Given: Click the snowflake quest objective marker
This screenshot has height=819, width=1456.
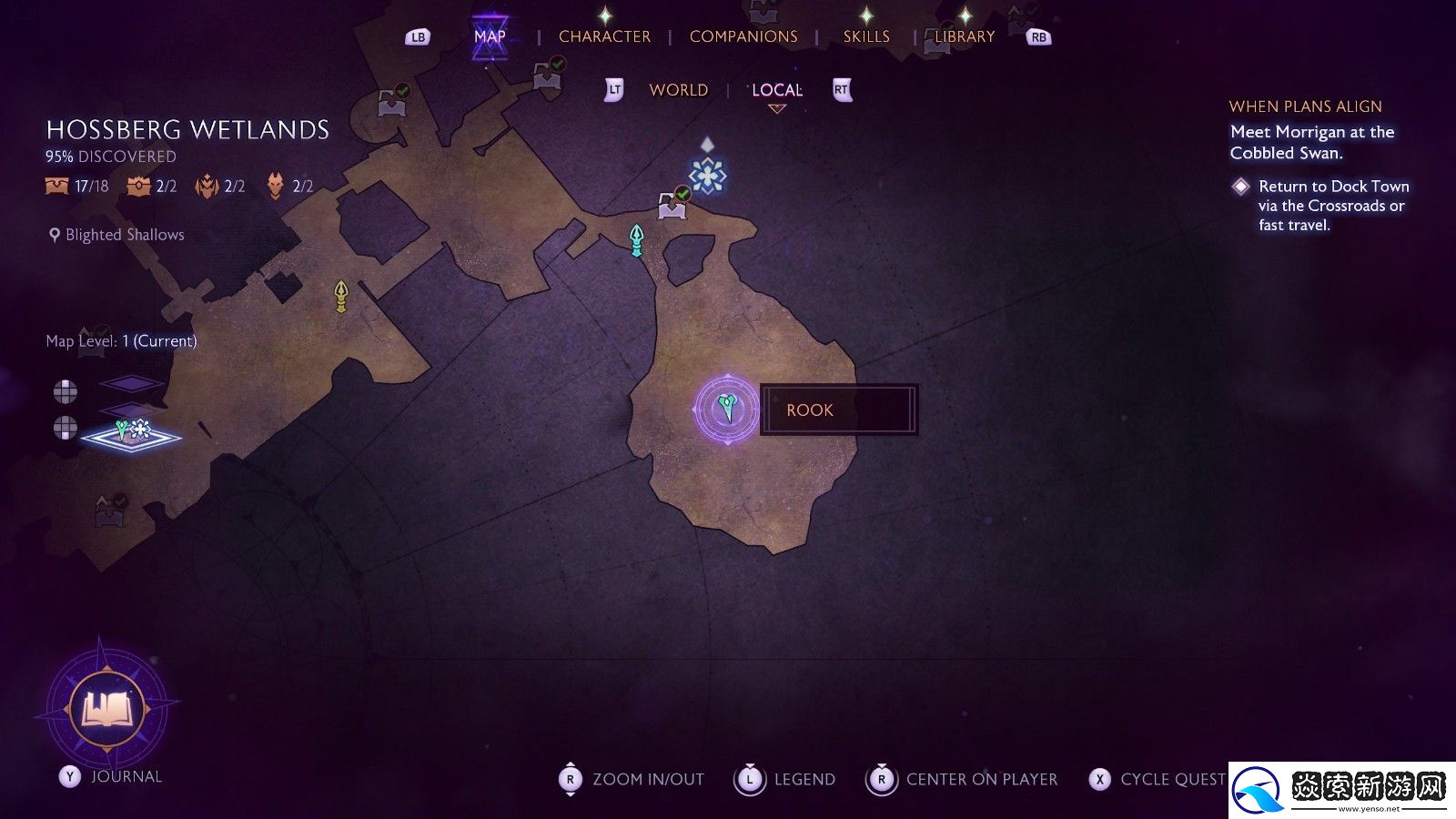Looking at the screenshot, I should point(707,175).
